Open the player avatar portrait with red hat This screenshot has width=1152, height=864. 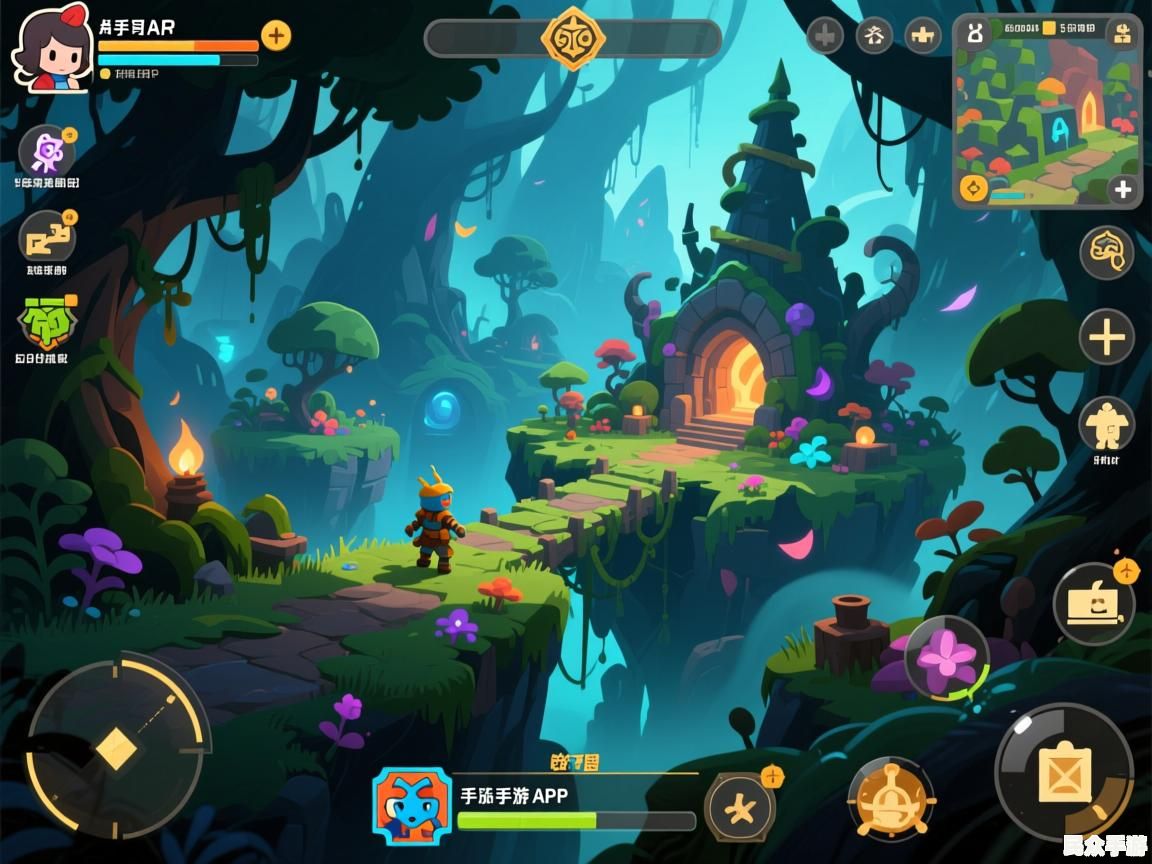coord(52,48)
